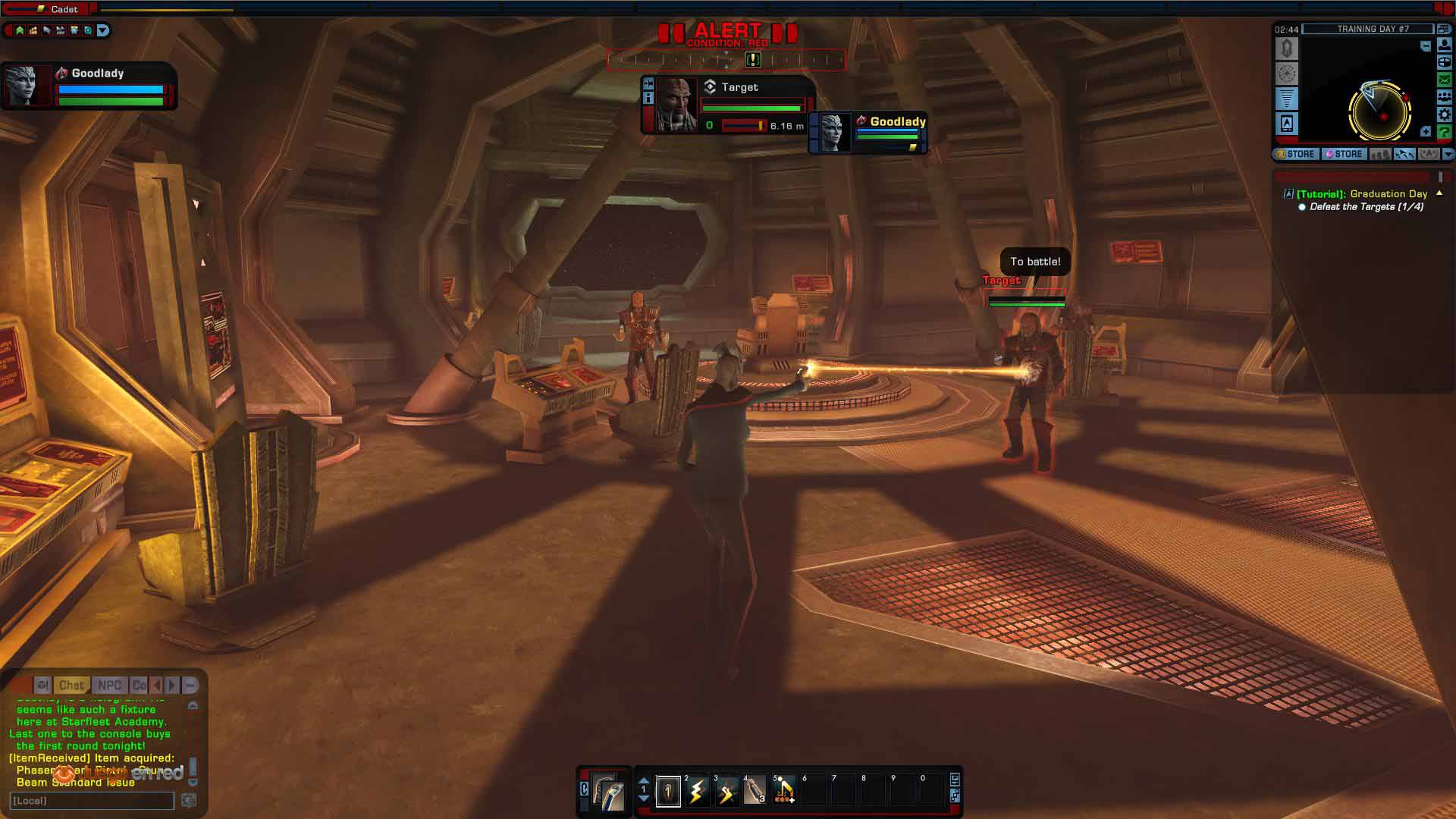
Task: Click the weapon swap icon beside the hotbar
Action: 607,792
